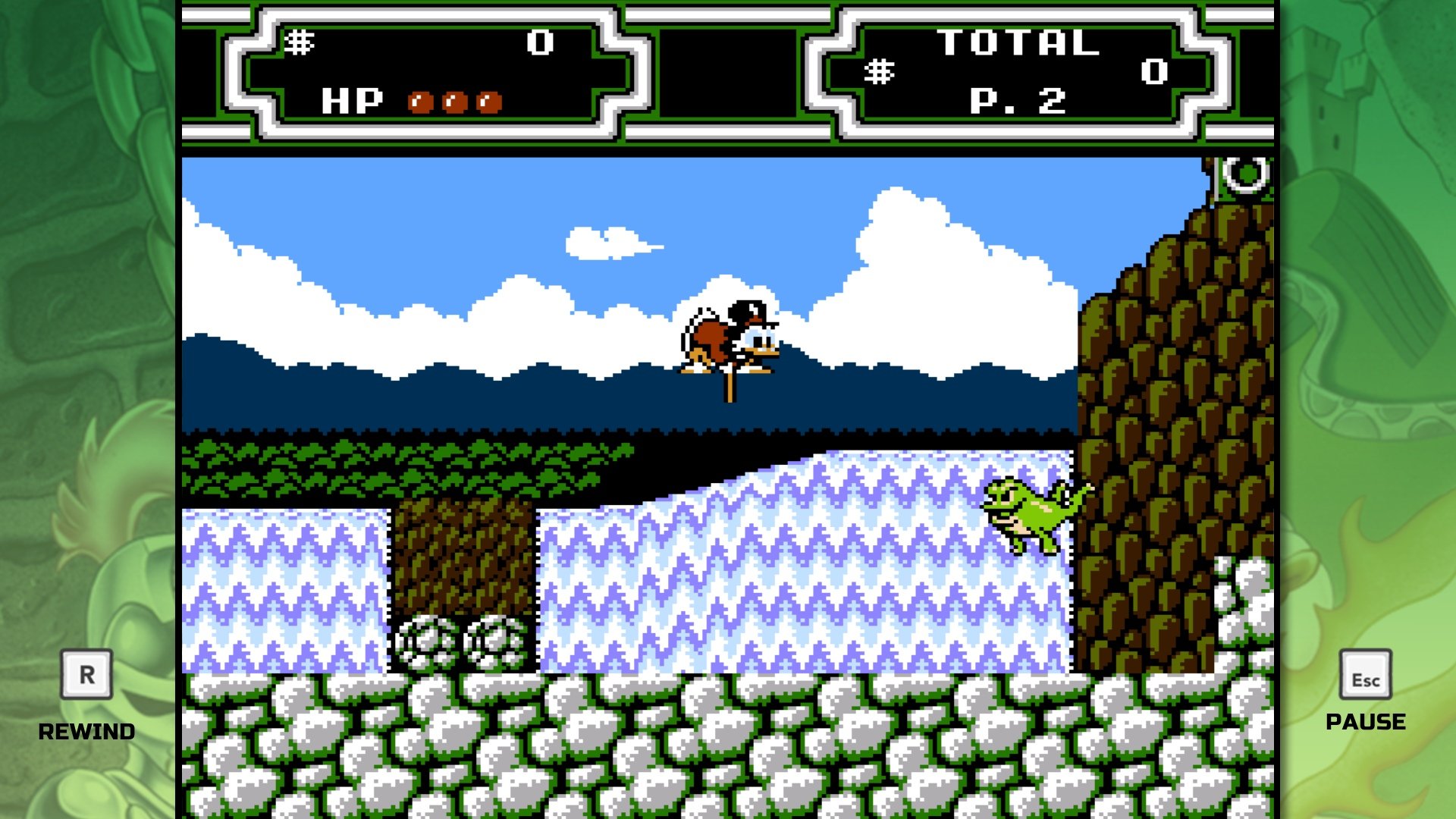Click the REWIND text label
This screenshot has height=819, width=1456.
(86, 732)
